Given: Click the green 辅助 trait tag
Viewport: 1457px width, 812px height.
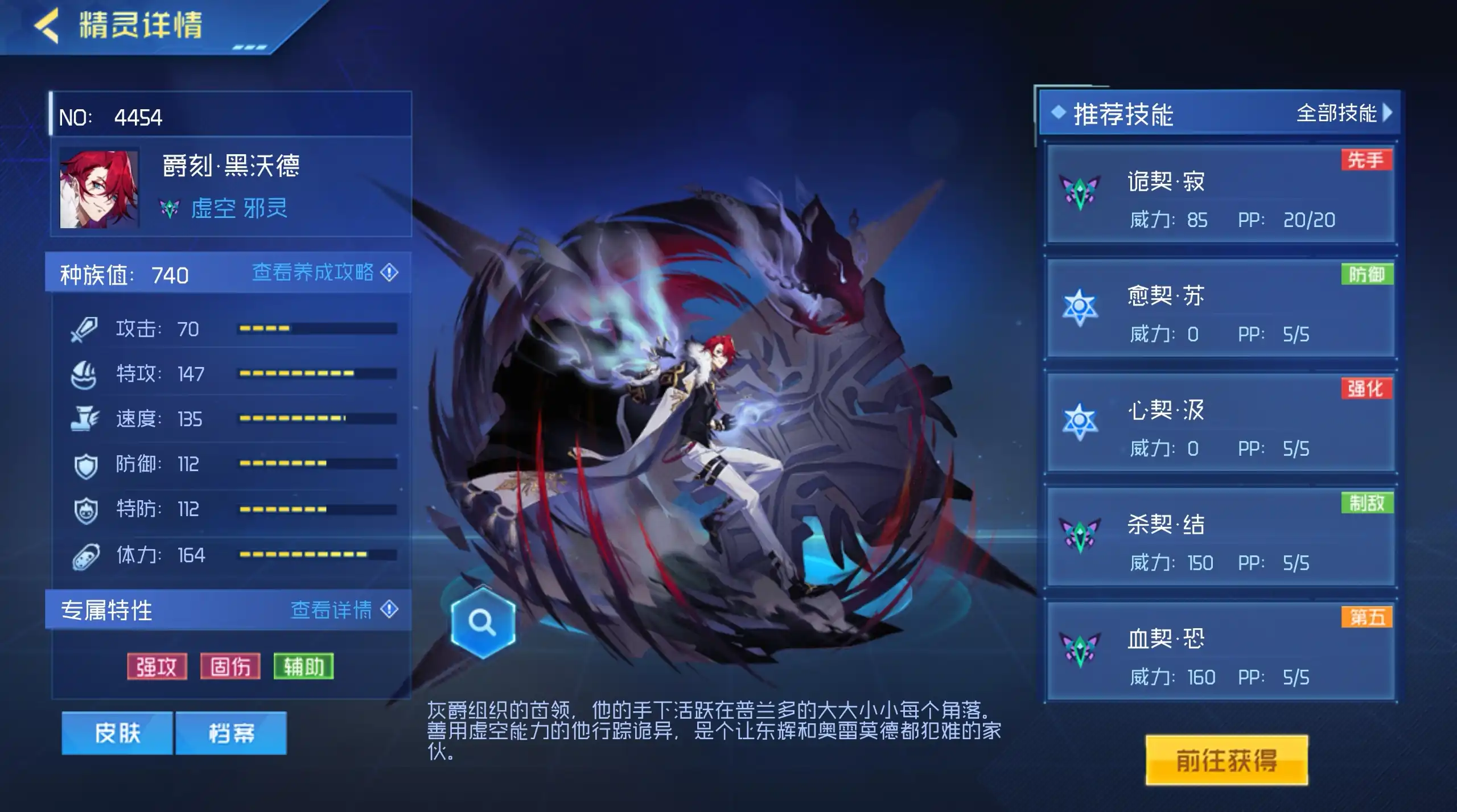Looking at the screenshot, I should 303,666.
